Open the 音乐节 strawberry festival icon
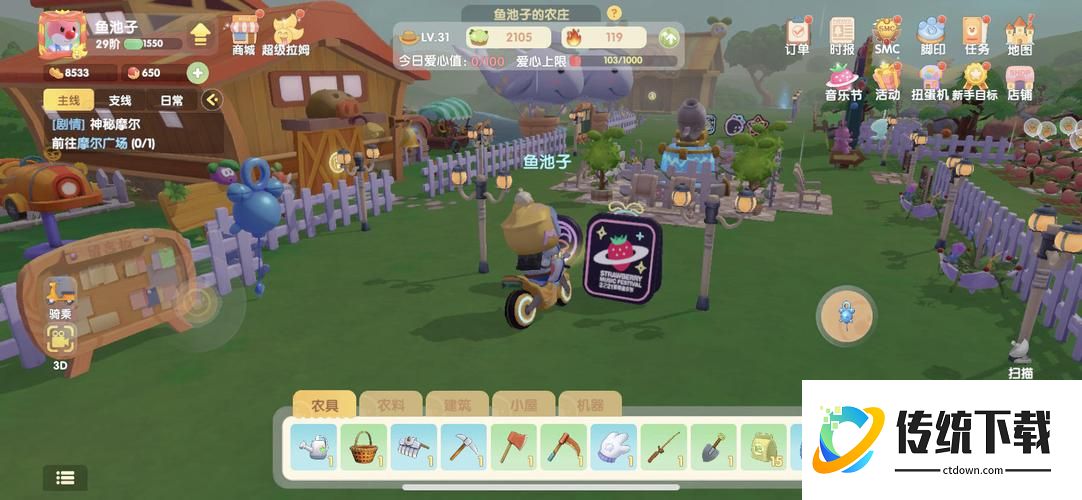This screenshot has width=1082, height=500. [842, 80]
